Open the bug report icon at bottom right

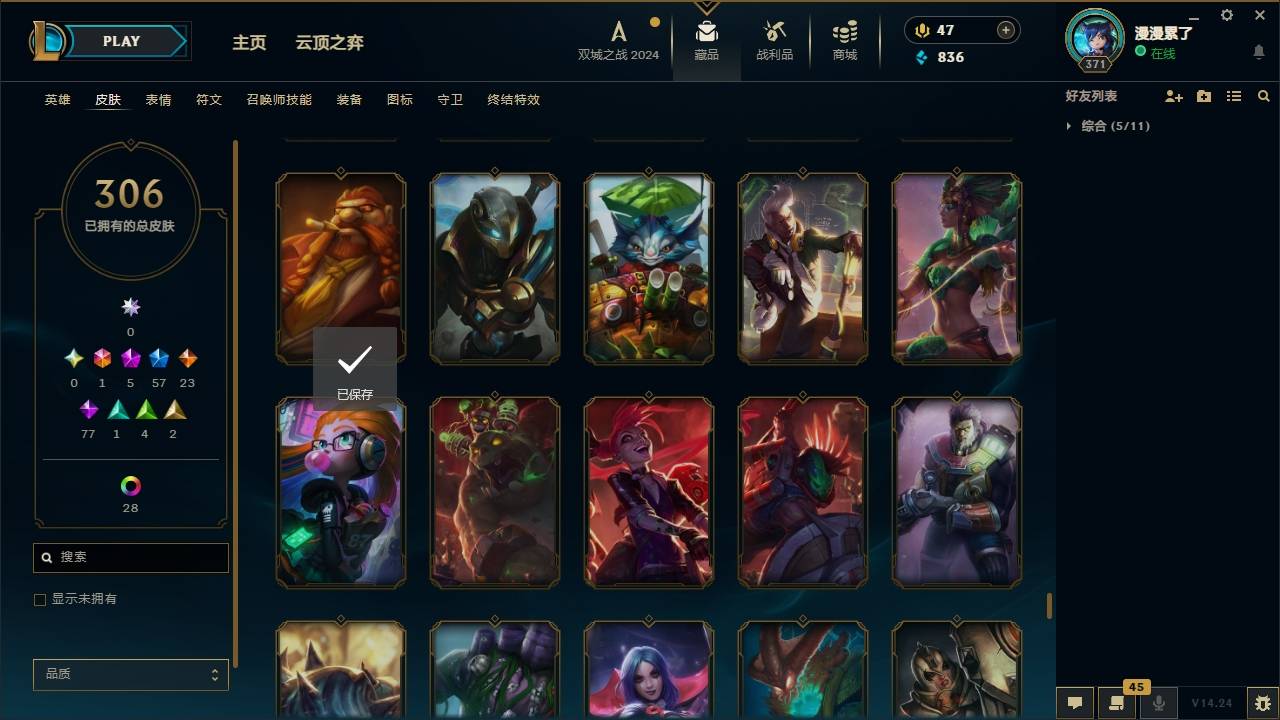(1264, 704)
